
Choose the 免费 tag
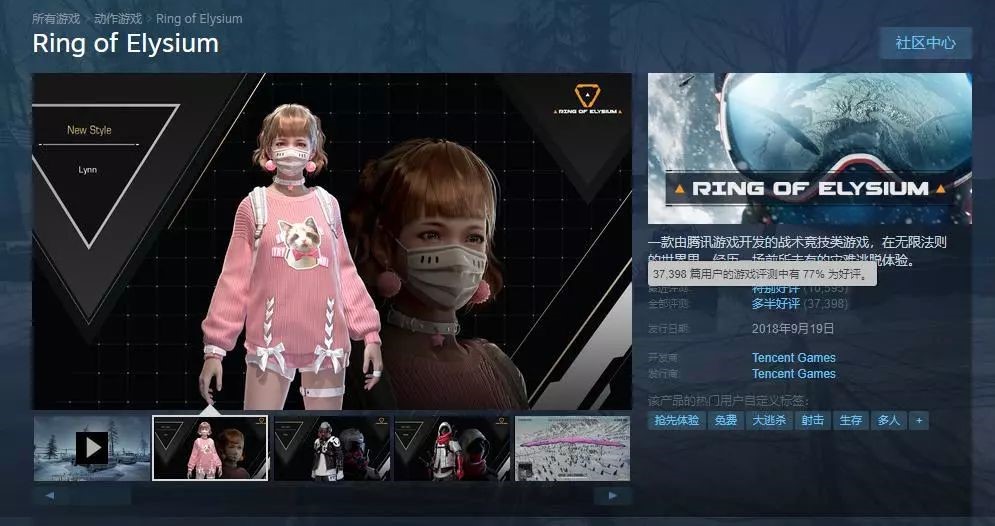pos(725,421)
